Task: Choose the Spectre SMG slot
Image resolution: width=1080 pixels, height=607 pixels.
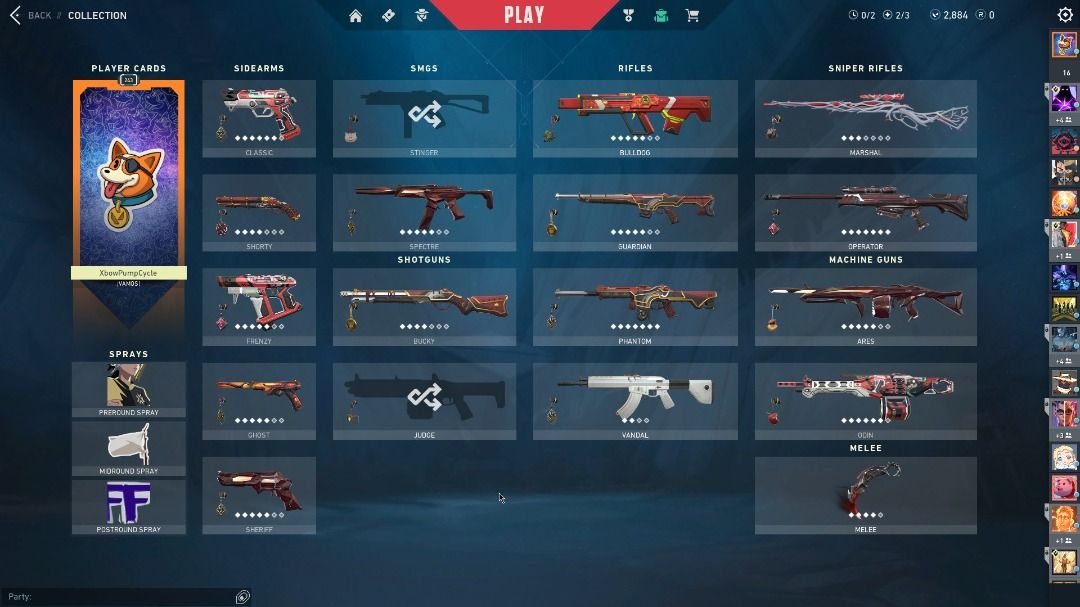Action: tap(424, 212)
